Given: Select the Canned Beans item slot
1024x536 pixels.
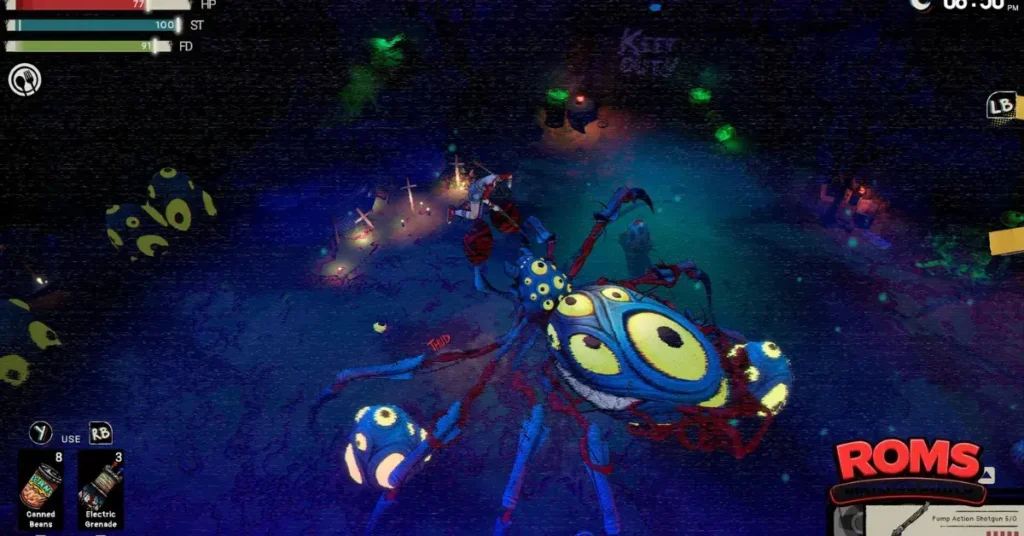Looking at the screenshot, I should [41, 489].
